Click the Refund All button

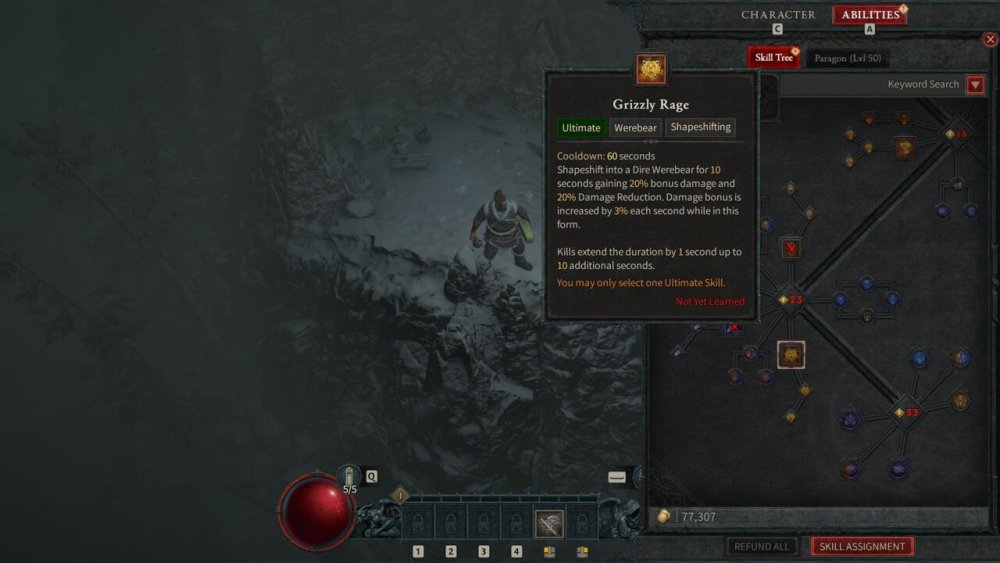761,547
